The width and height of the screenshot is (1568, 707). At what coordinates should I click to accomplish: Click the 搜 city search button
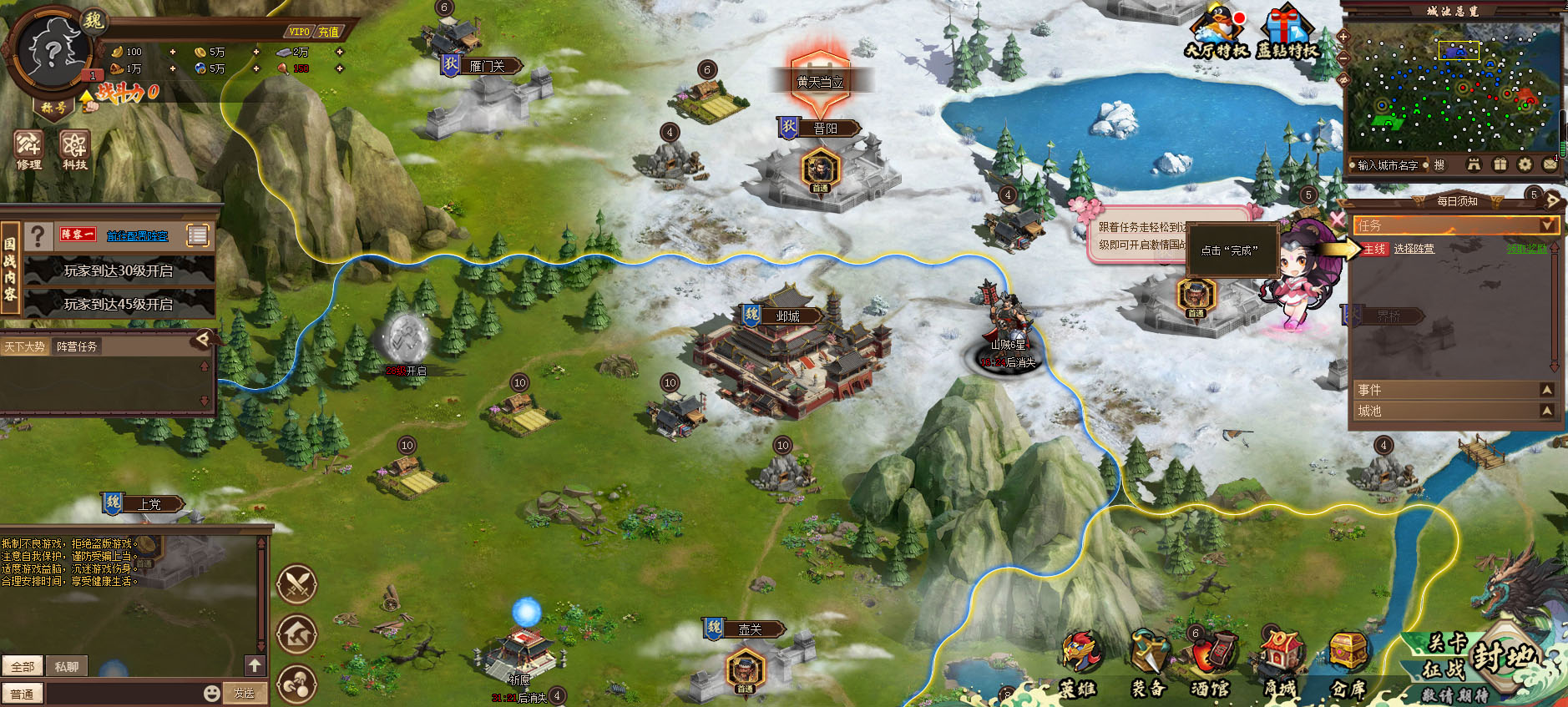[x=1439, y=165]
